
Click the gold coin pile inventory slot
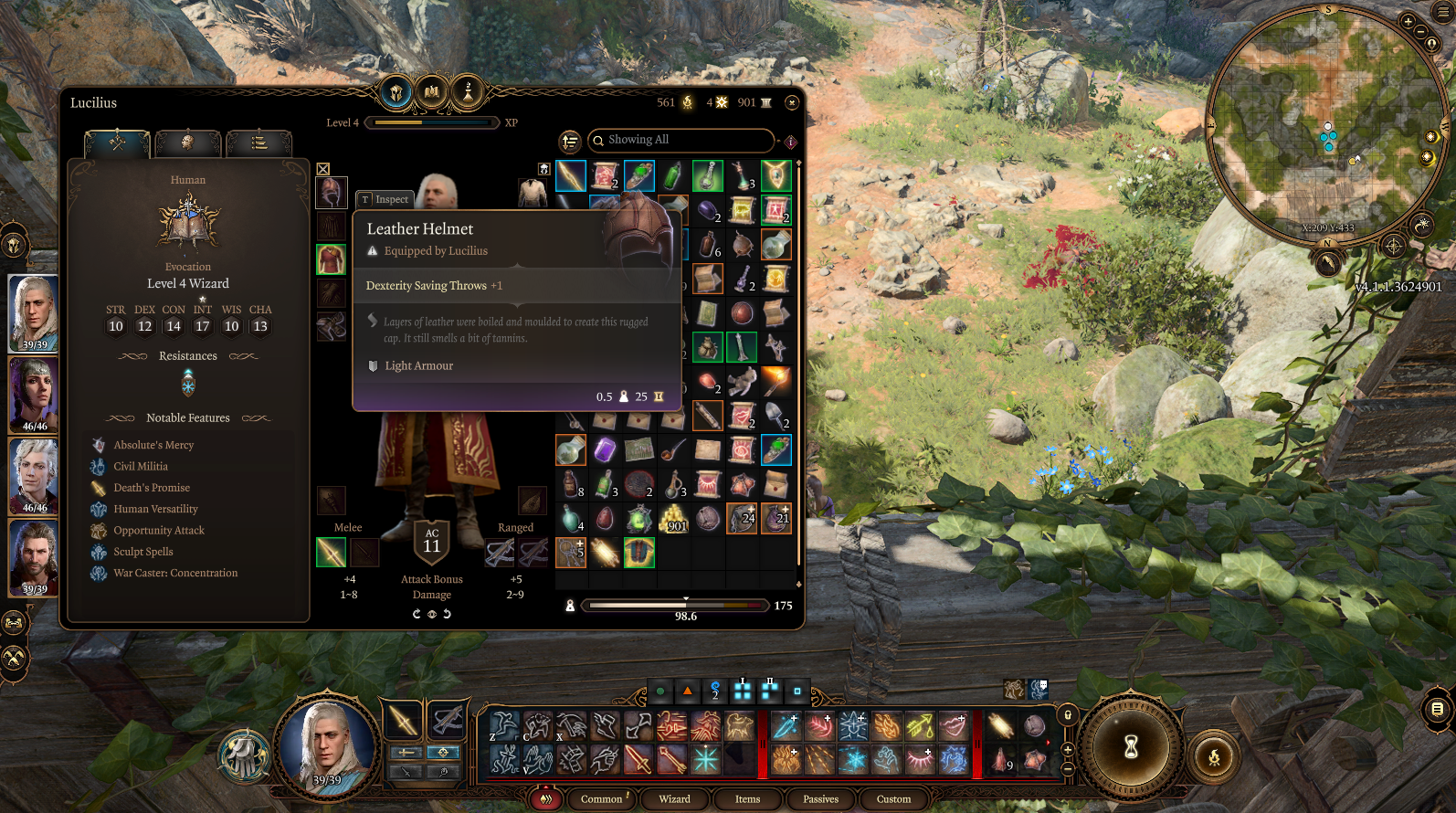coord(673,519)
